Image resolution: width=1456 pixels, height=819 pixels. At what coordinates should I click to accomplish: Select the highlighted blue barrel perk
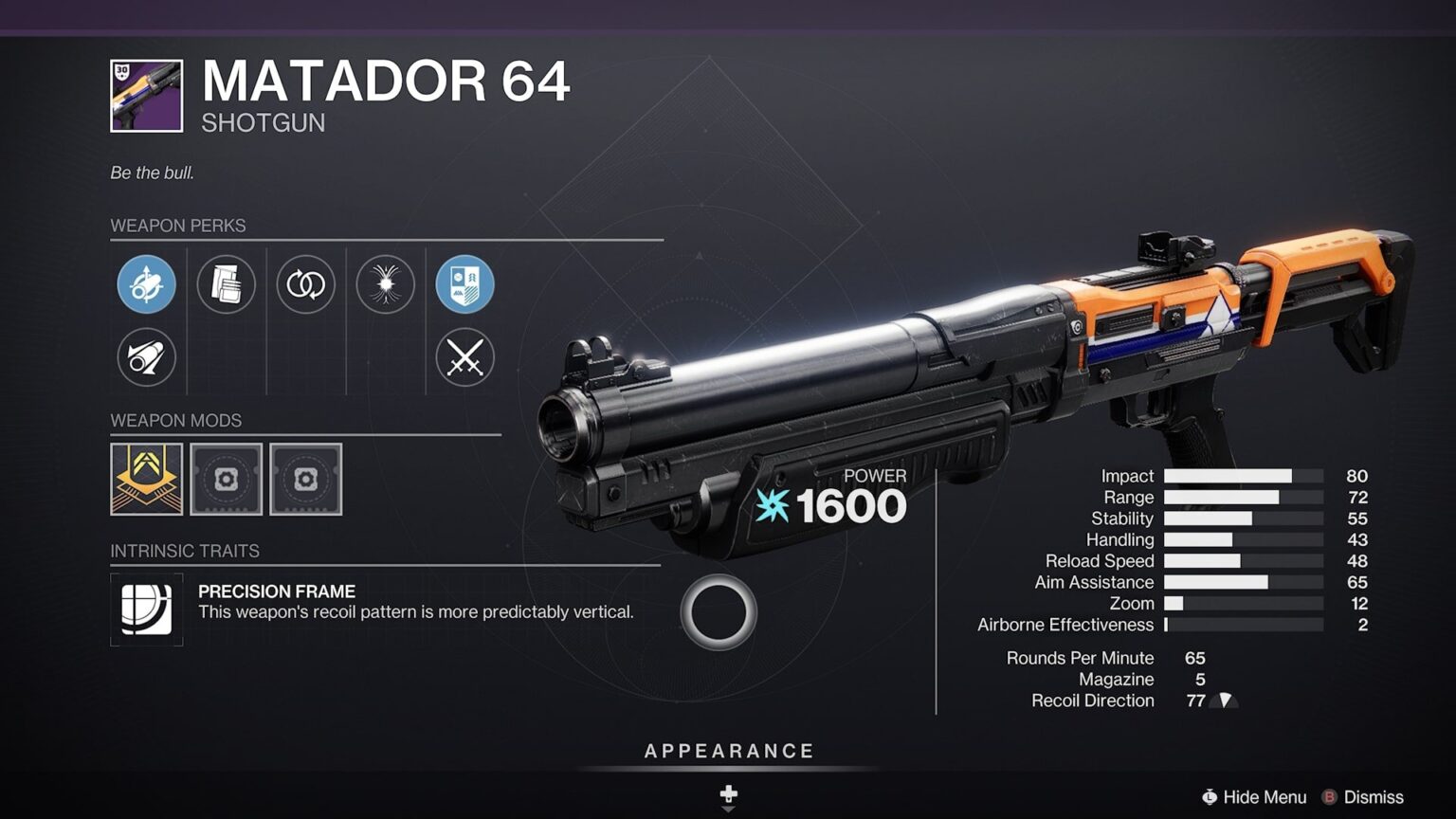coord(146,284)
